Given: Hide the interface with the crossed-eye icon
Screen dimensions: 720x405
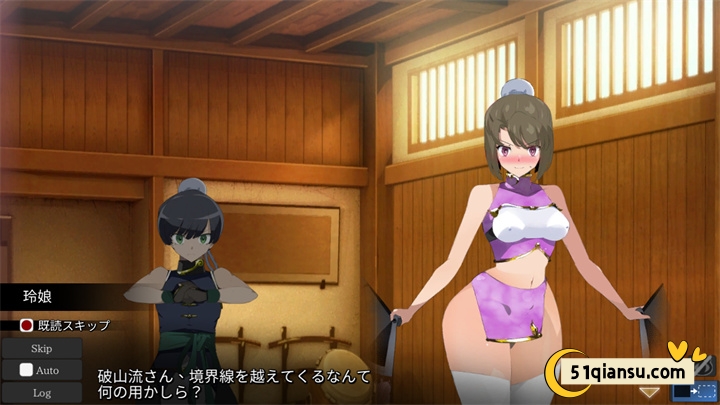Looking at the screenshot, I should coord(706,368).
